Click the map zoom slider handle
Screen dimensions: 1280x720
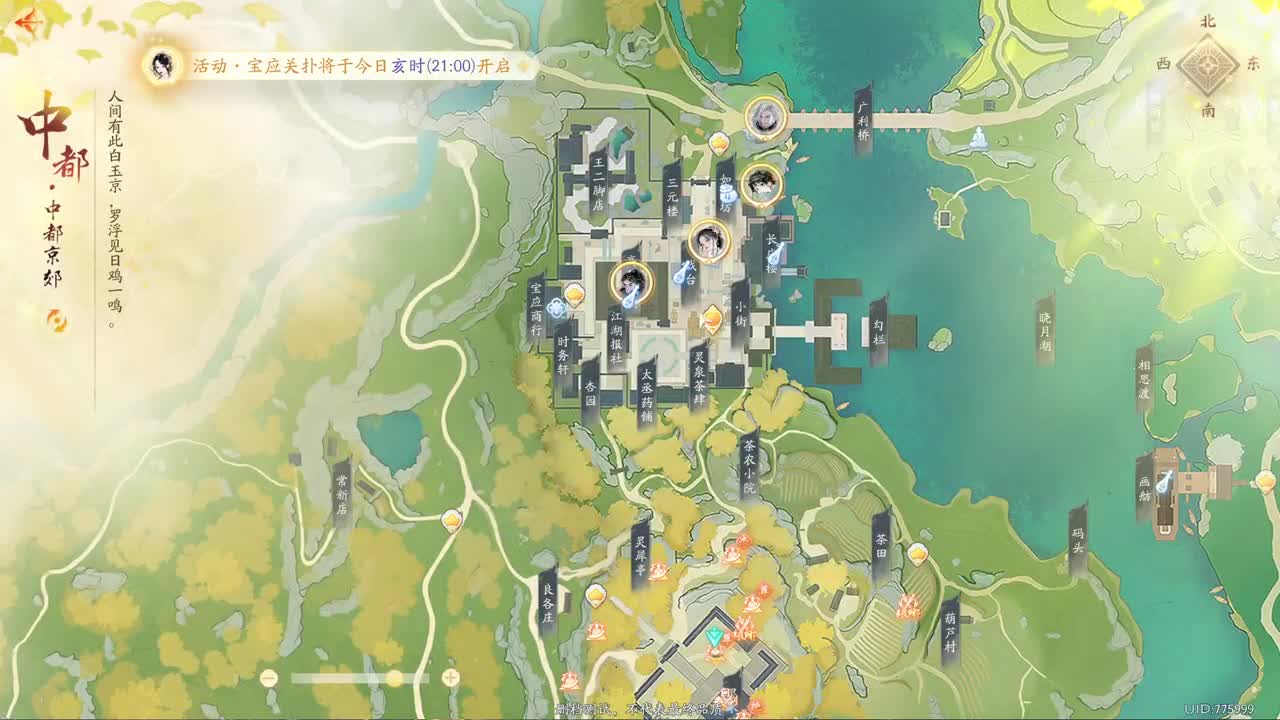tap(394, 677)
